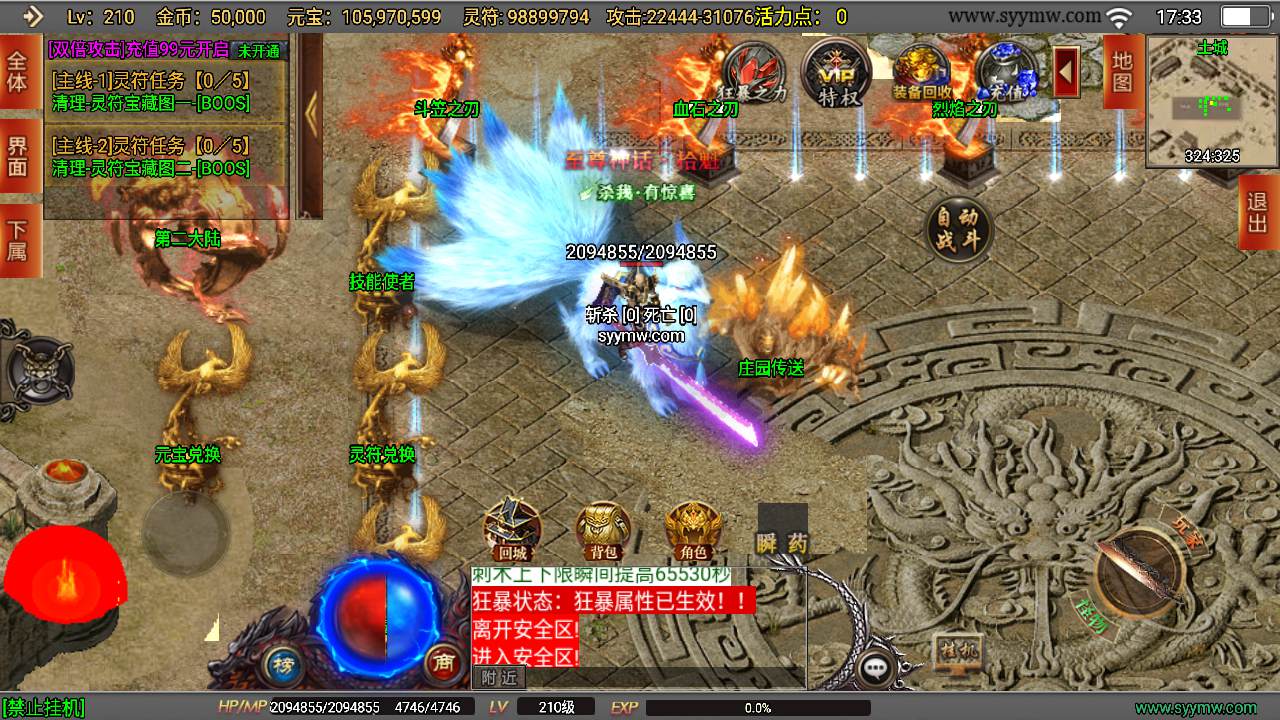Select the 下属 subordinates tab
Screen dimensions: 1280x720
[x=17, y=240]
